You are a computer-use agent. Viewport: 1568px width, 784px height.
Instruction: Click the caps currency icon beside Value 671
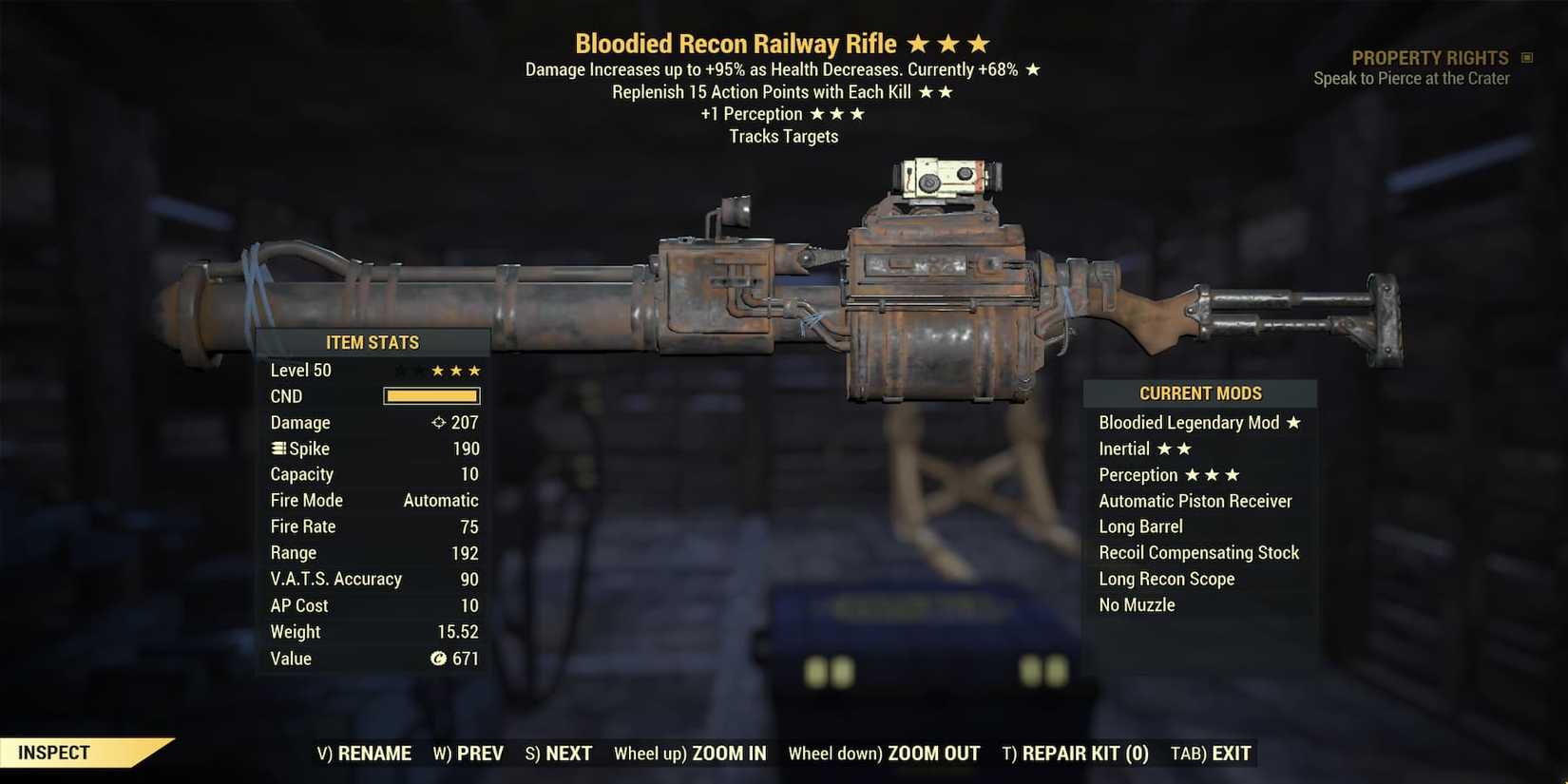(437, 658)
